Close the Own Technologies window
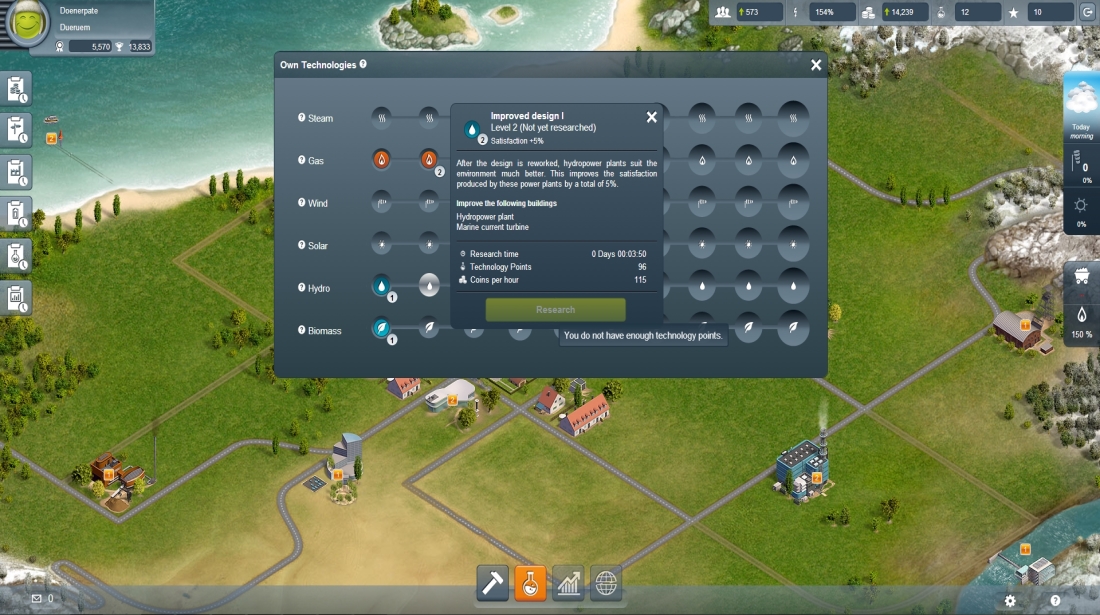1100x615 pixels. pyautogui.click(x=816, y=65)
